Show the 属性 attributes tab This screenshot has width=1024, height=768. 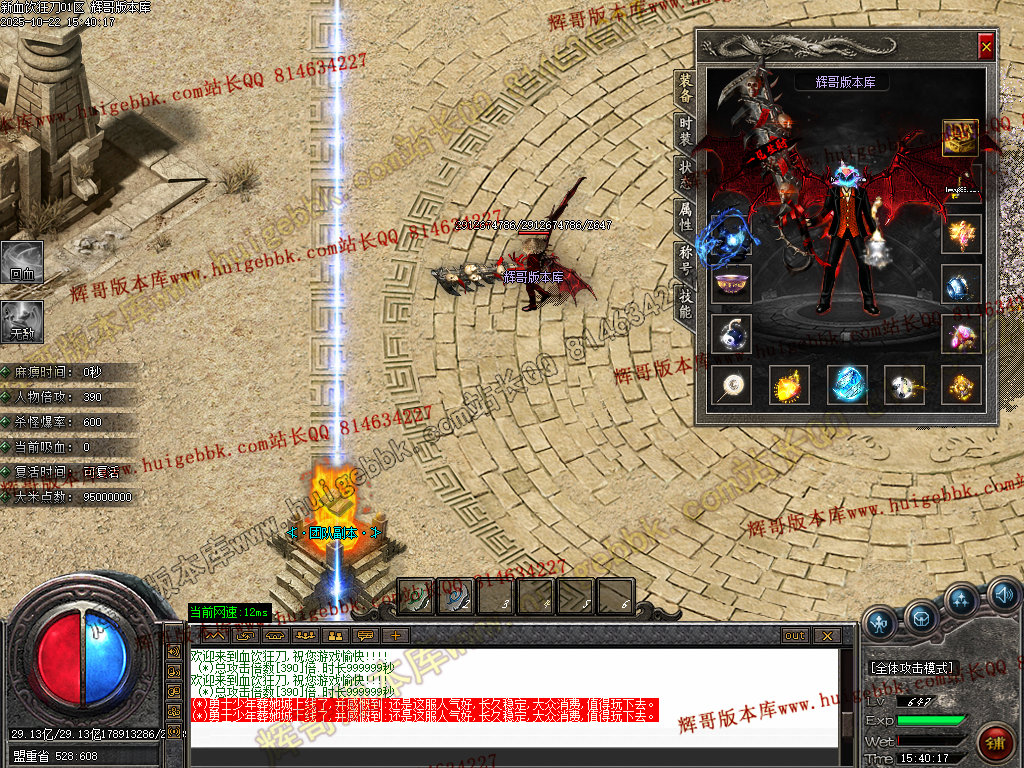pyautogui.click(x=685, y=216)
